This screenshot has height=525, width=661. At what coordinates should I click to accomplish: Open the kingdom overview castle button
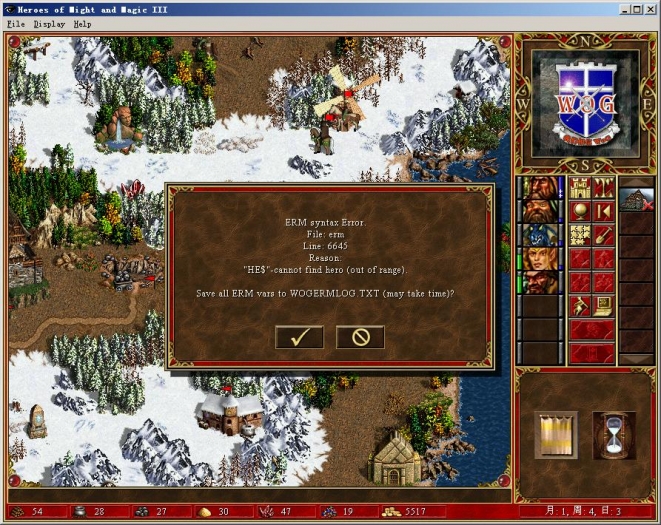(580, 187)
